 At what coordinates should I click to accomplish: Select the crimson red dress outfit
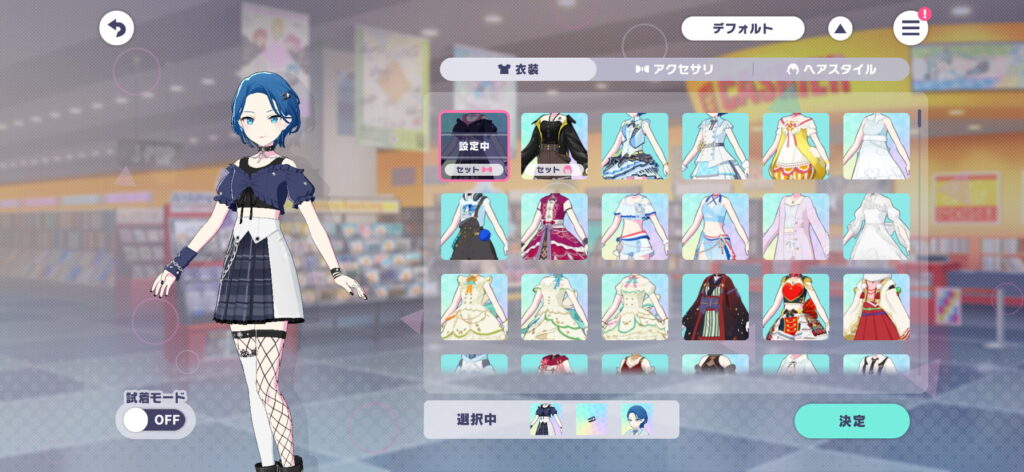554,227
